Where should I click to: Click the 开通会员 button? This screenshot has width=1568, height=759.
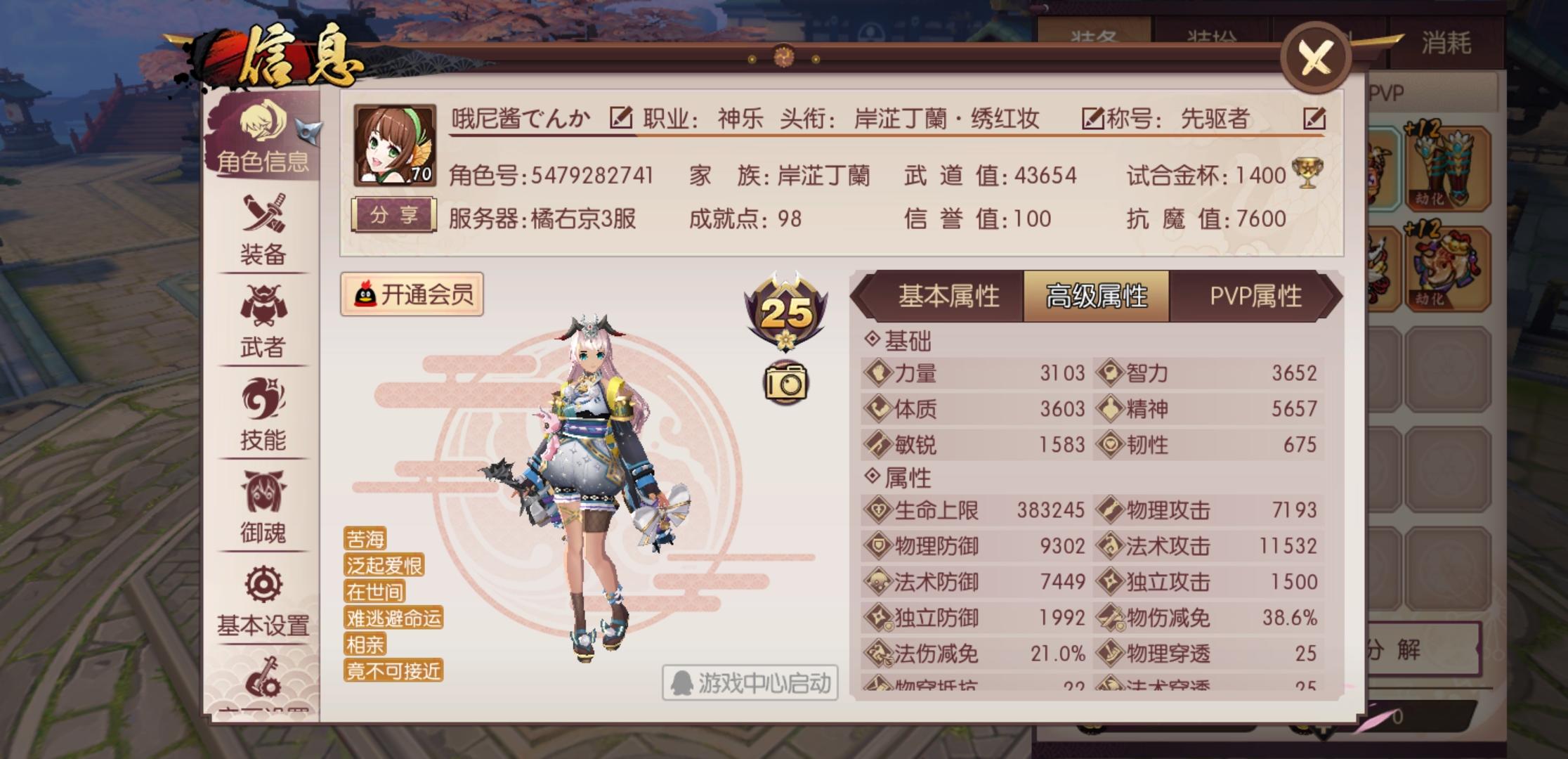click(414, 294)
